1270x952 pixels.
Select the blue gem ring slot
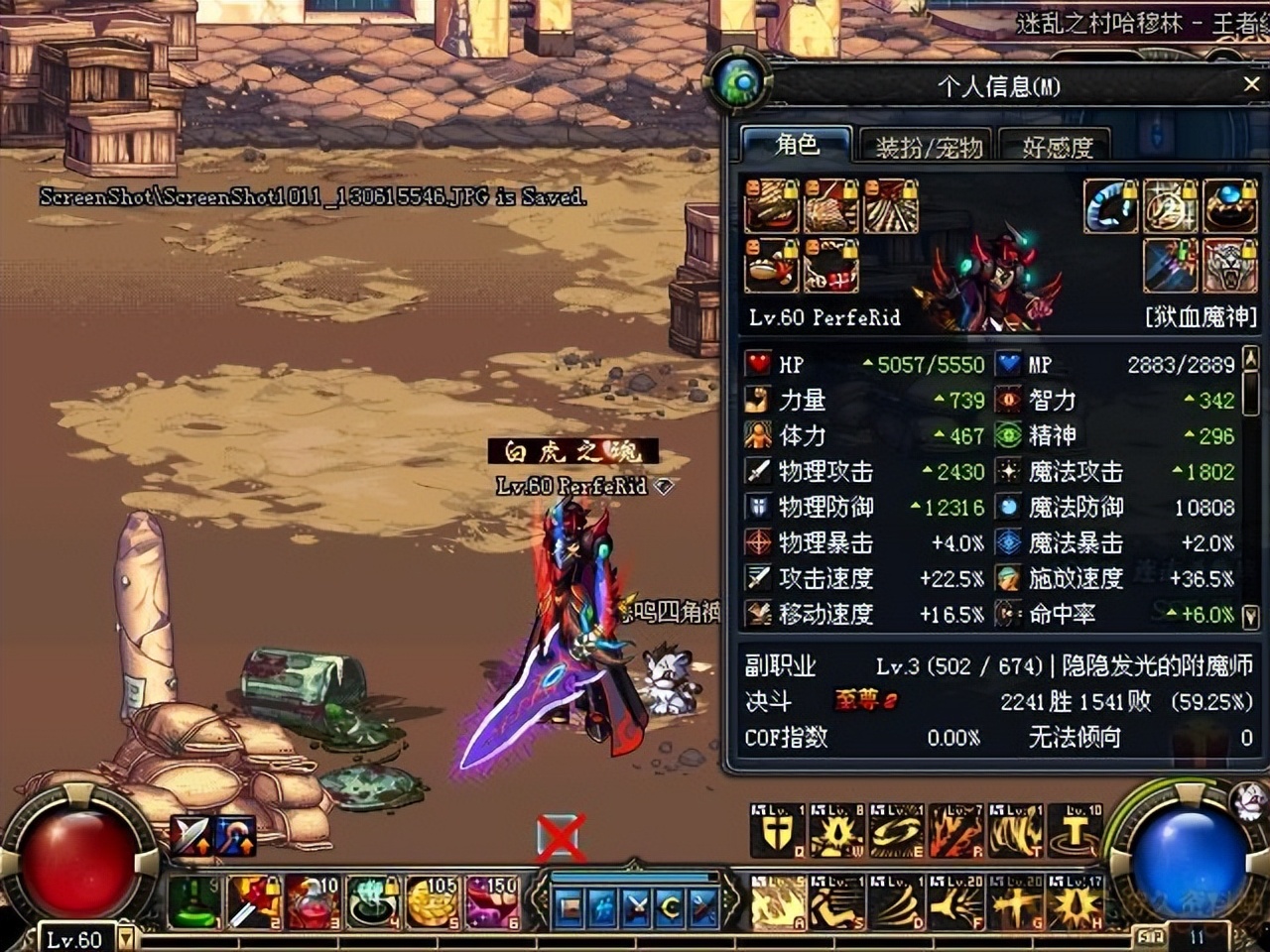(1230, 206)
